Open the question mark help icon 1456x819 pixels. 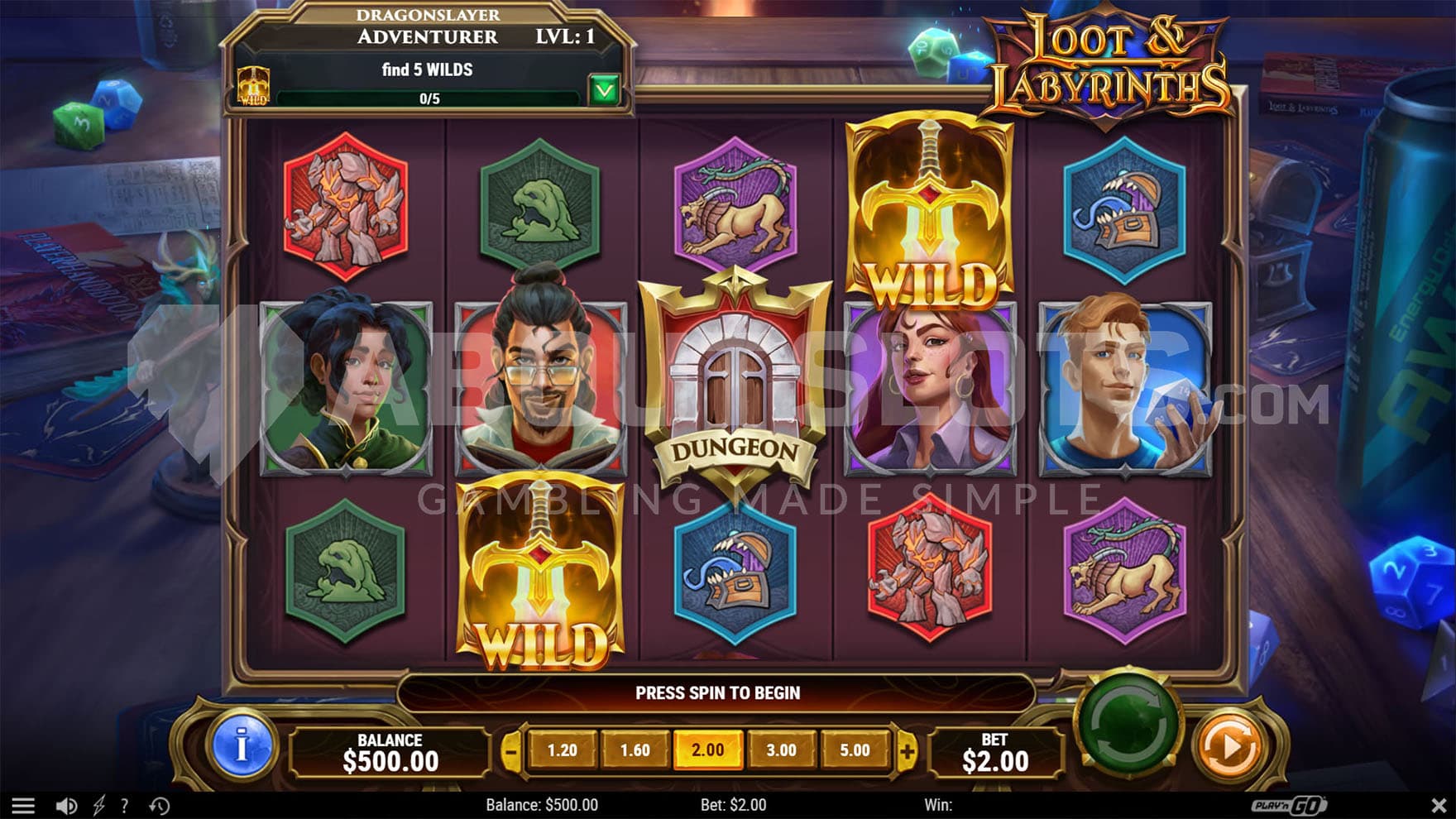pos(125,805)
